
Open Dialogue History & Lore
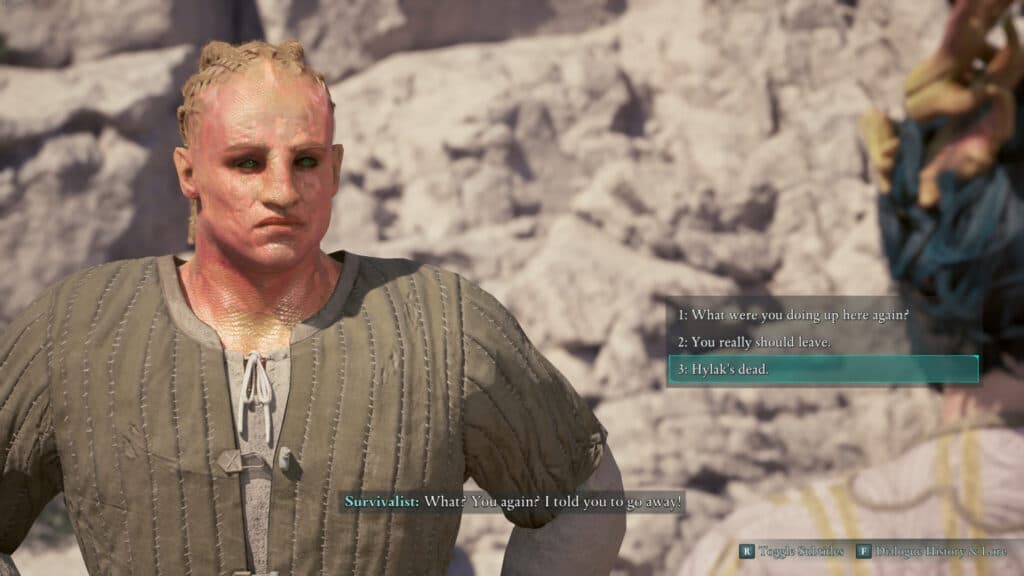pos(932,551)
